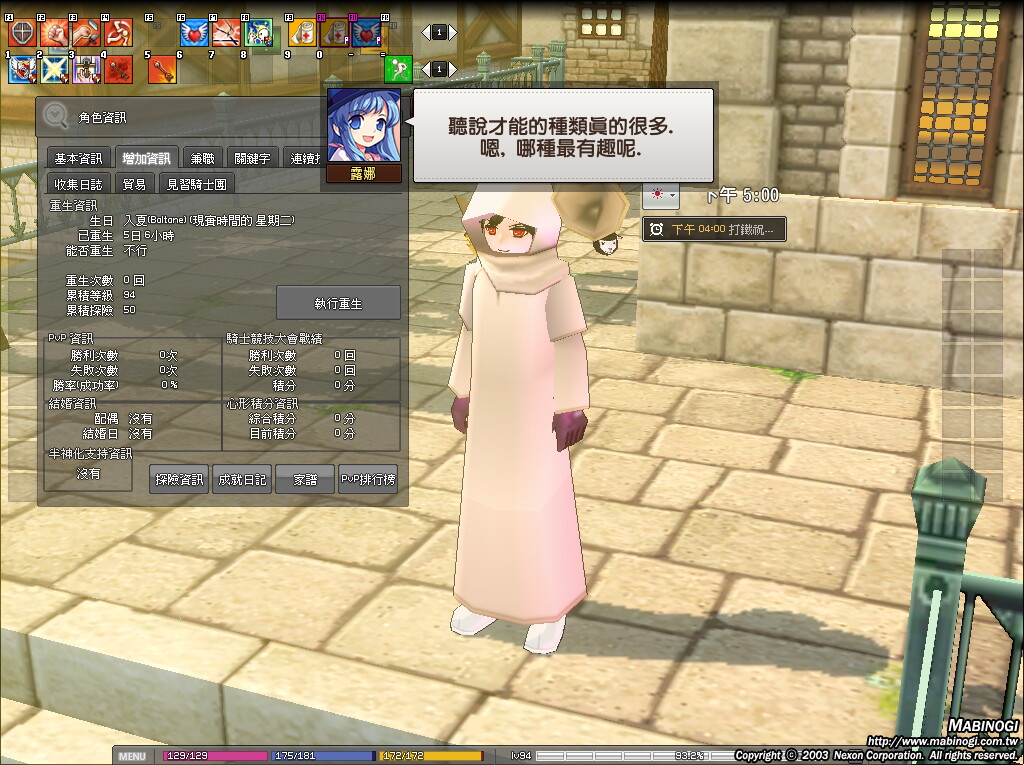The height and width of the screenshot is (765, 1024).
Task: Open the 兼職 tab
Action: (x=202, y=158)
